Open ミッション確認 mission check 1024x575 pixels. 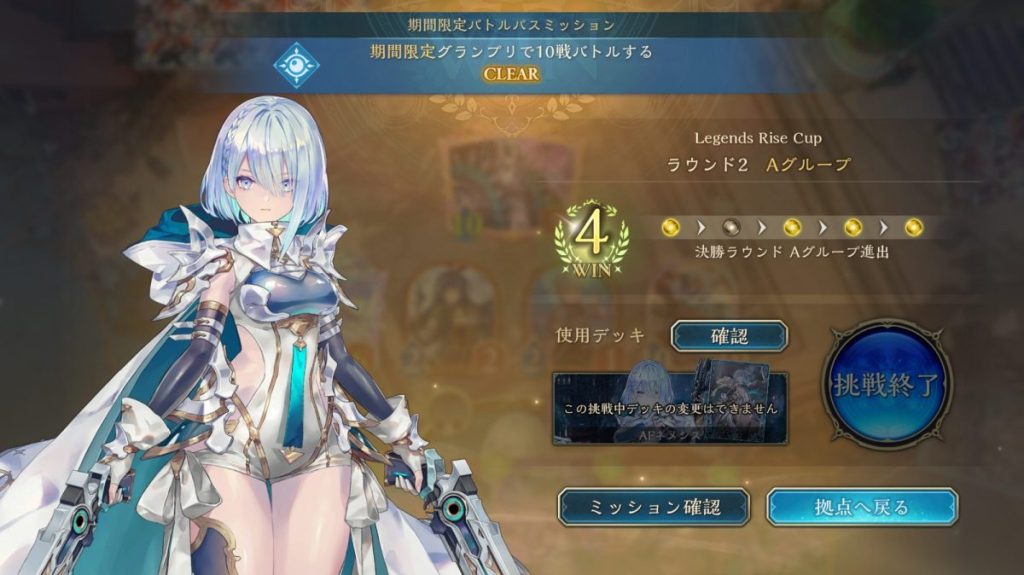click(x=654, y=507)
